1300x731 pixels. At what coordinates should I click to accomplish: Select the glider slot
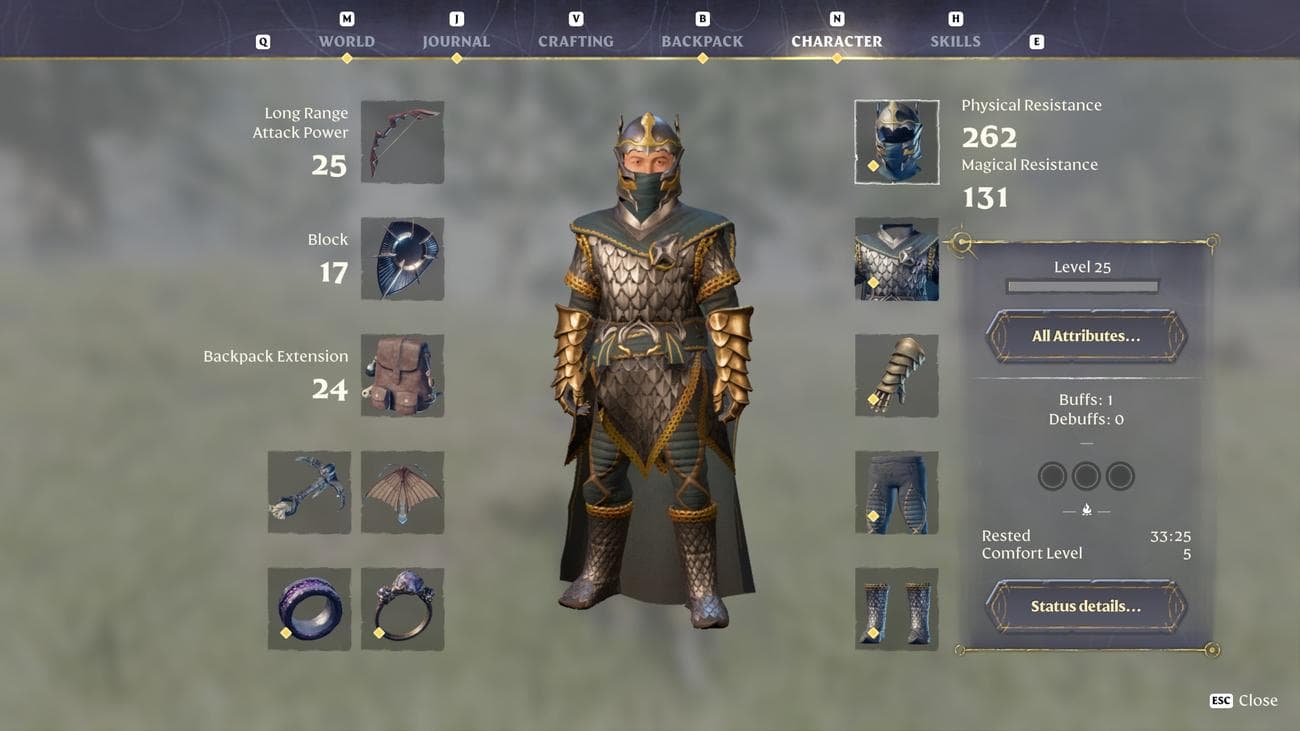point(402,492)
